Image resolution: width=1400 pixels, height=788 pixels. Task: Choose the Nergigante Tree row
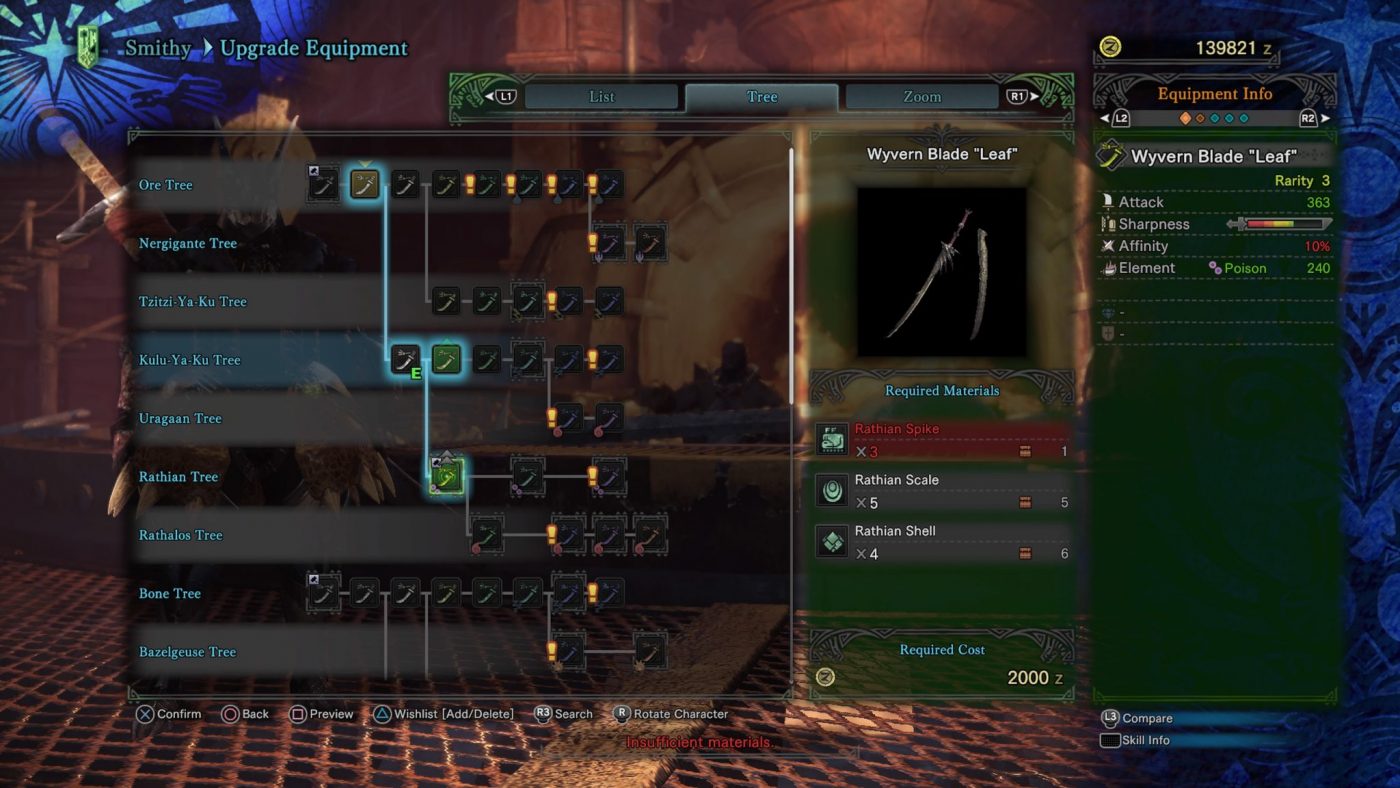(x=188, y=243)
